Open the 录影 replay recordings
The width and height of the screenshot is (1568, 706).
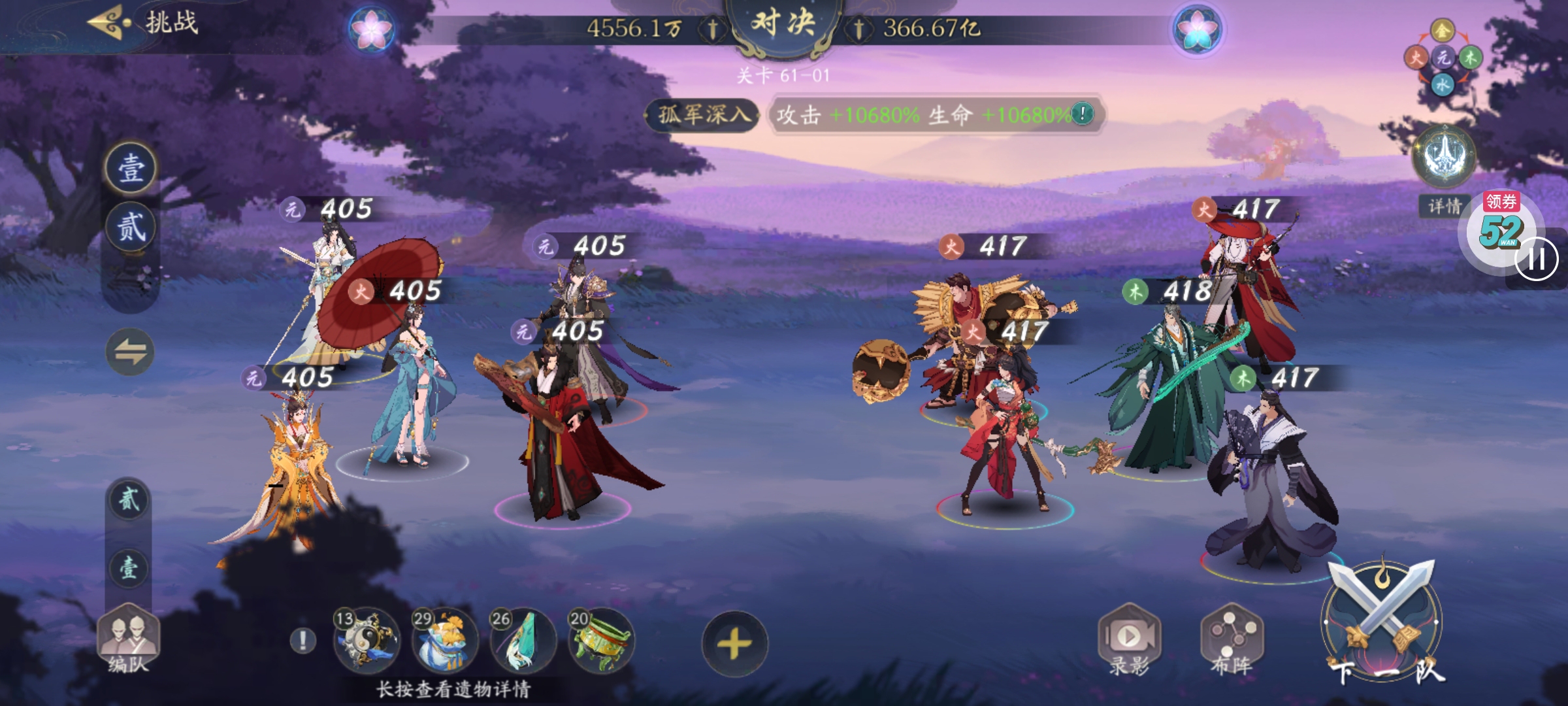1129,641
